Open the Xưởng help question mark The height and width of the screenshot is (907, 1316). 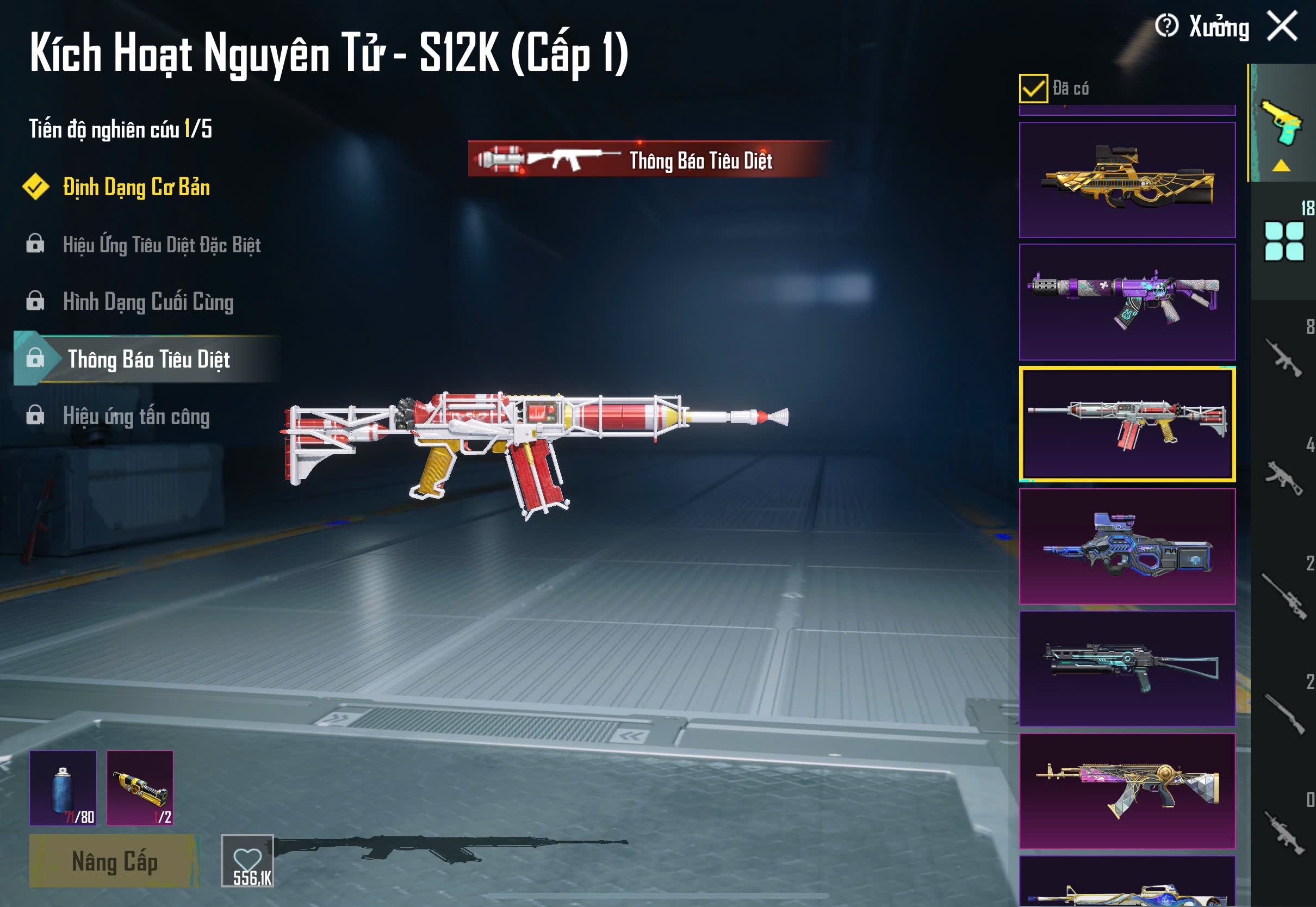pos(1166,26)
